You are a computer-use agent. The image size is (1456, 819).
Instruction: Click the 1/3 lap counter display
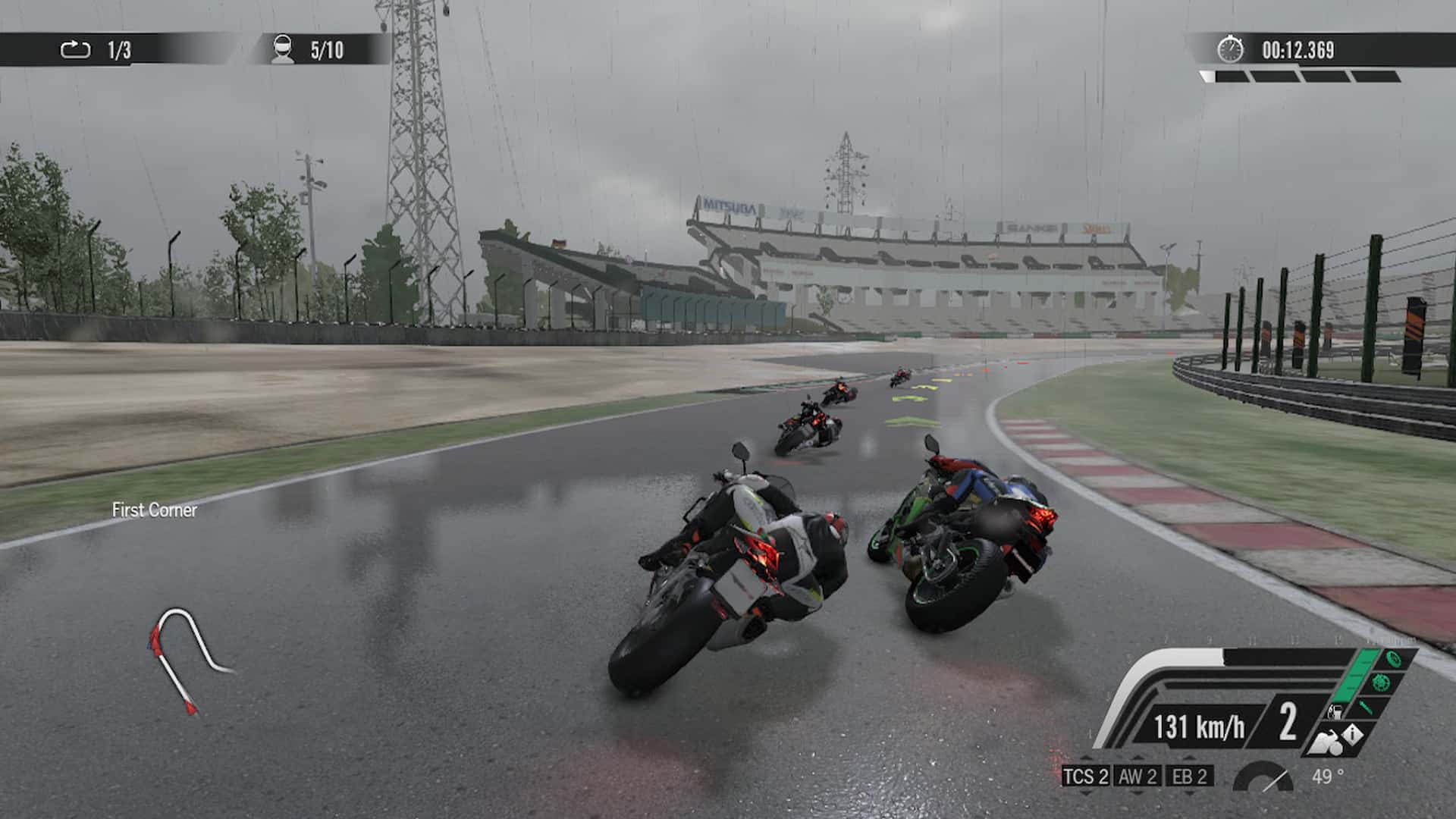(x=118, y=48)
